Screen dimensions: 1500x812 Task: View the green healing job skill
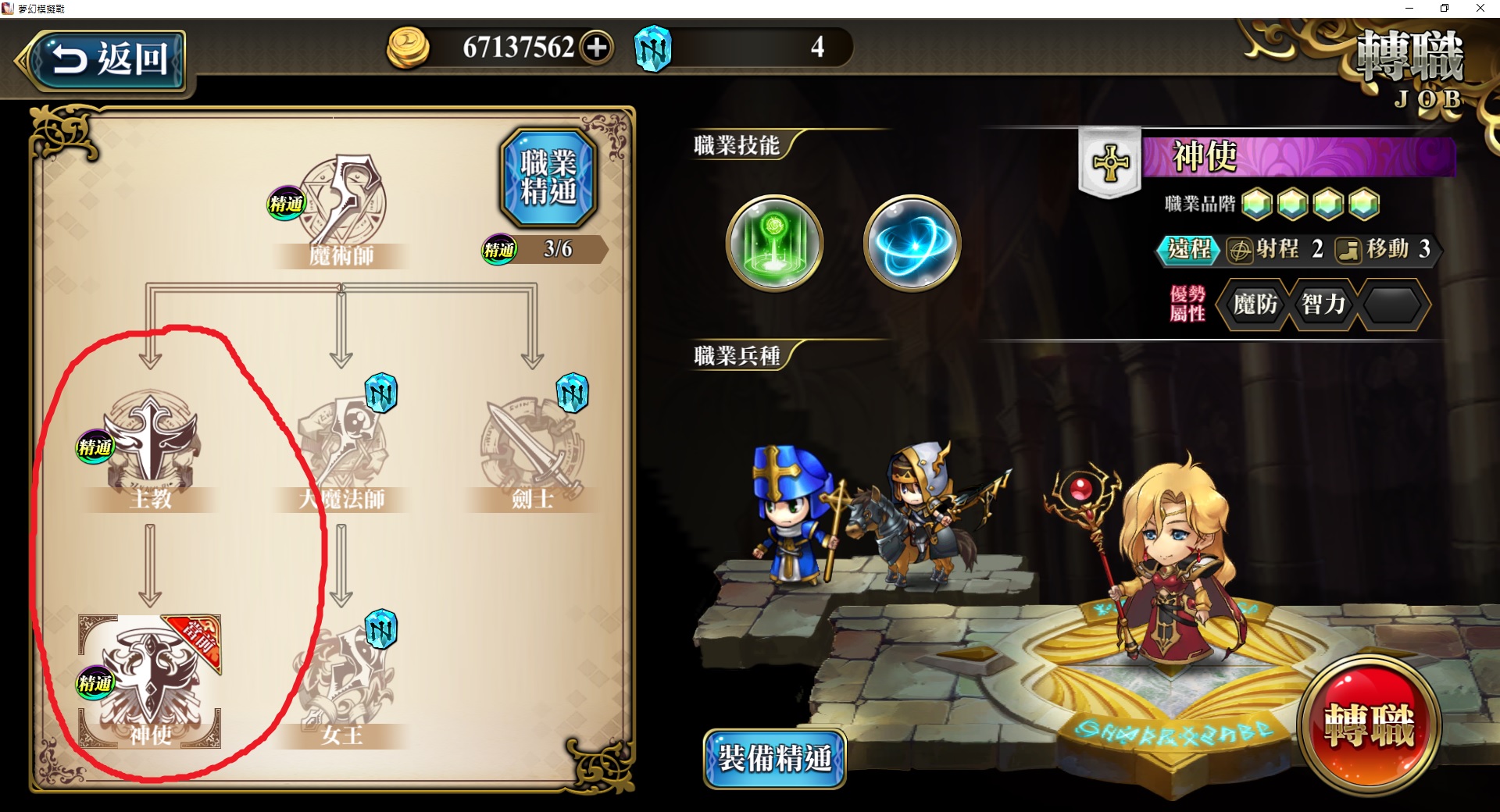point(774,243)
